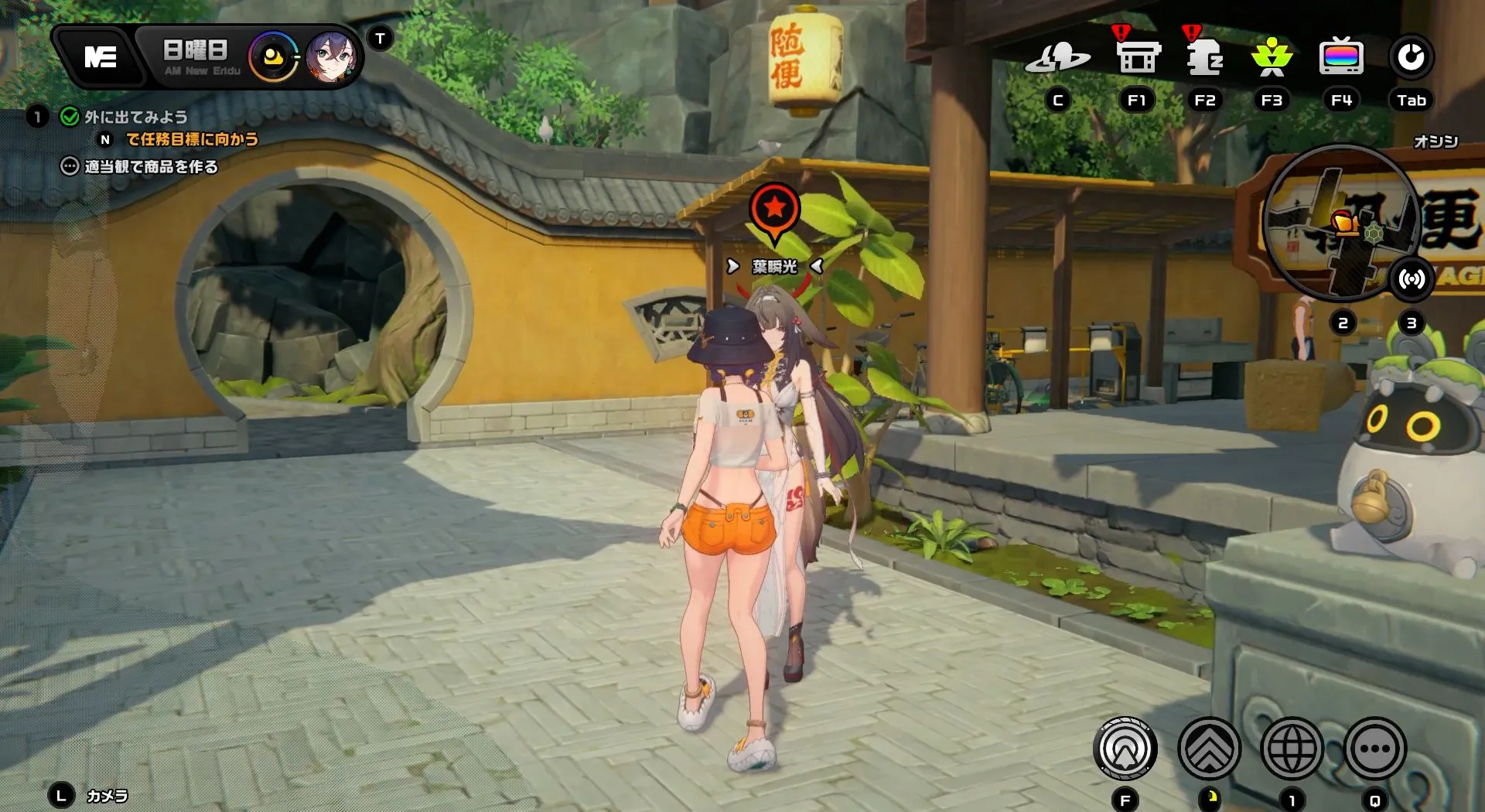
Task: Open the main menu dial icon bound to Tab
Action: pyautogui.click(x=1412, y=56)
